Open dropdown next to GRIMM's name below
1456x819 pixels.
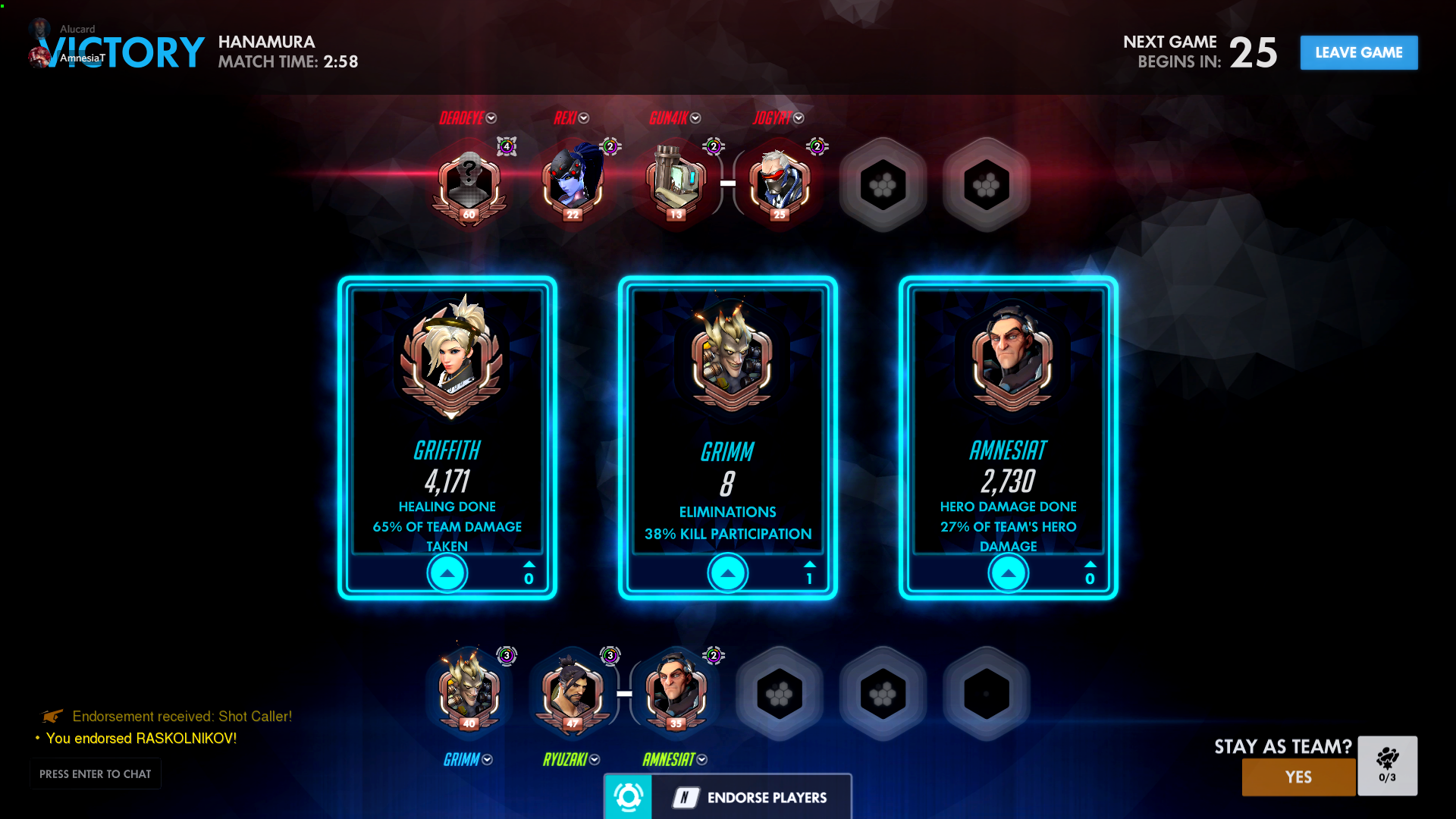(488, 760)
